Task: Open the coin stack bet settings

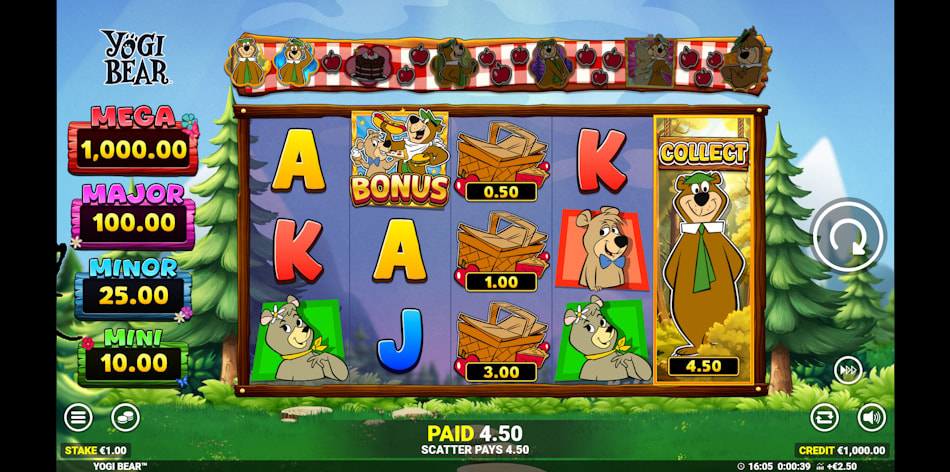Action: coord(125,417)
